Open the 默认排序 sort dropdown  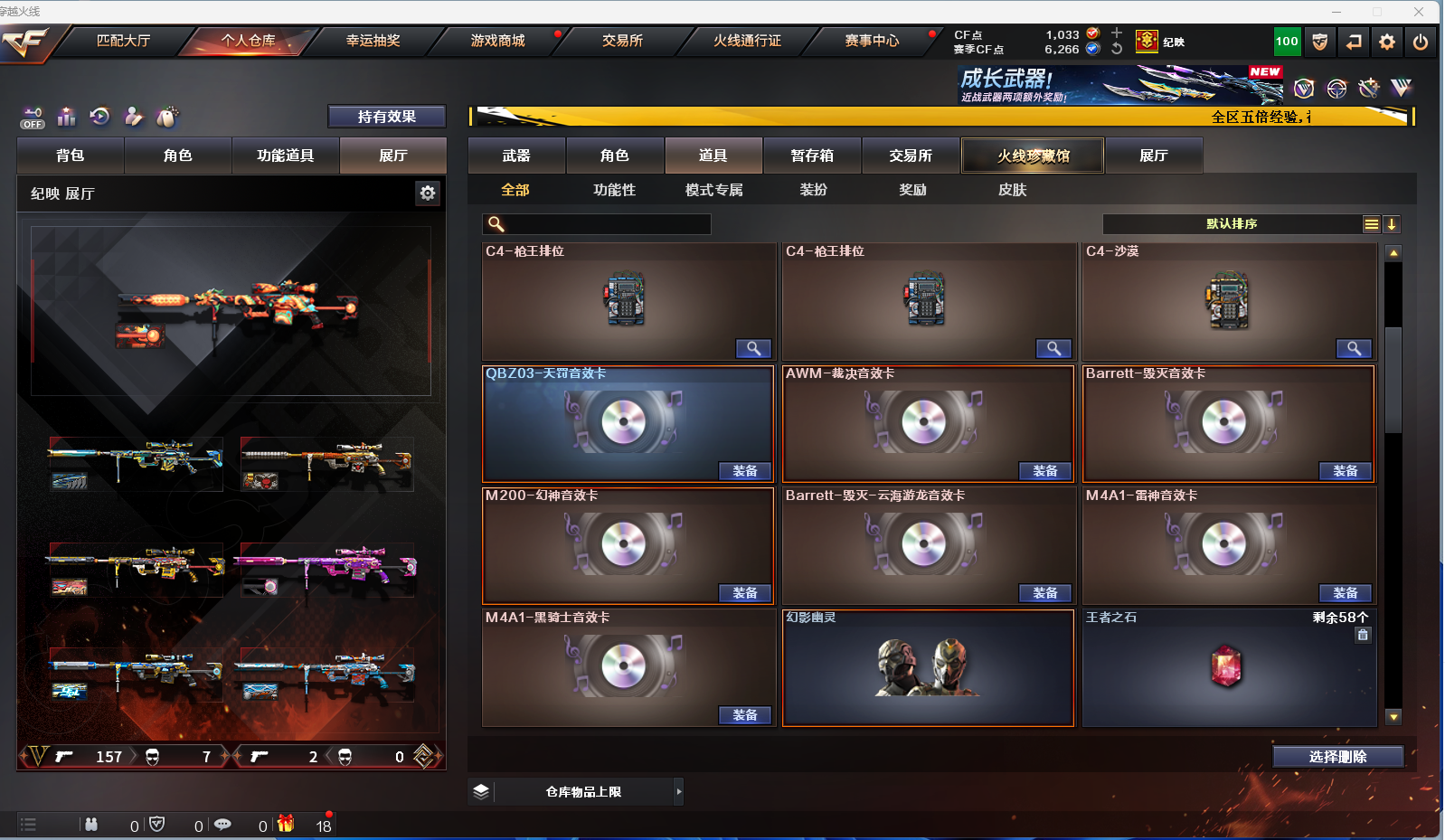point(1232,224)
